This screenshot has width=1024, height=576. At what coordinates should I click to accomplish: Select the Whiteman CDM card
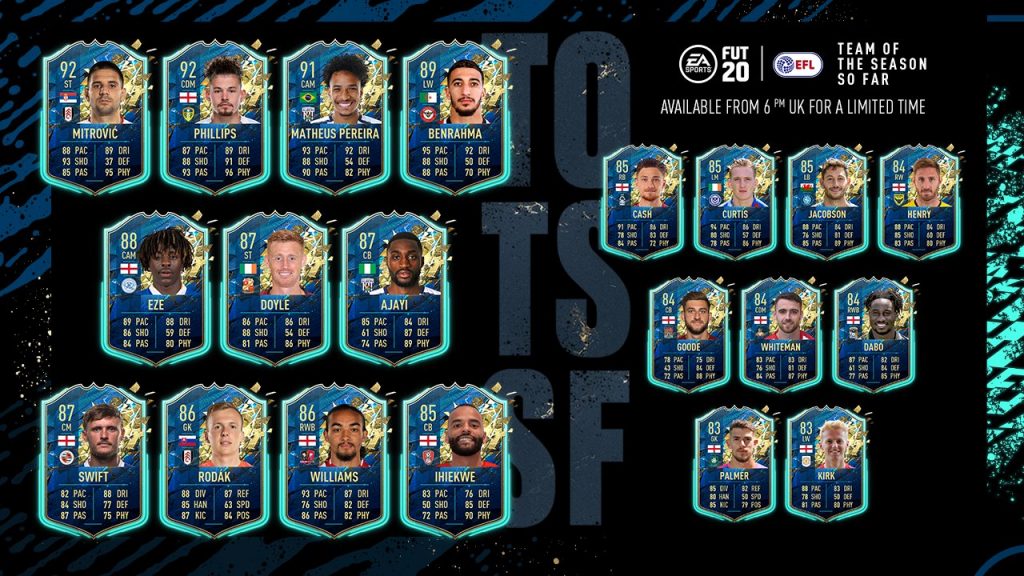pyautogui.click(x=781, y=334)
